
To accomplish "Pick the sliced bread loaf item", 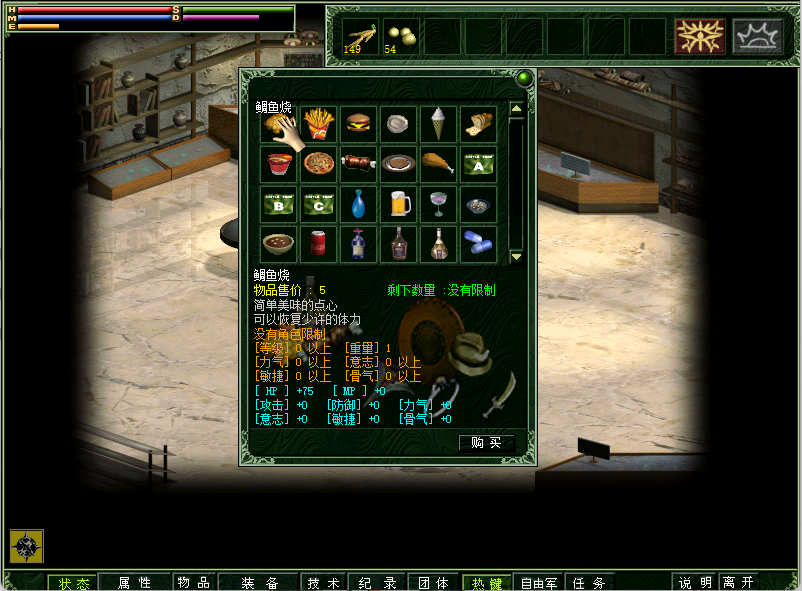I will tap(478, 124).
